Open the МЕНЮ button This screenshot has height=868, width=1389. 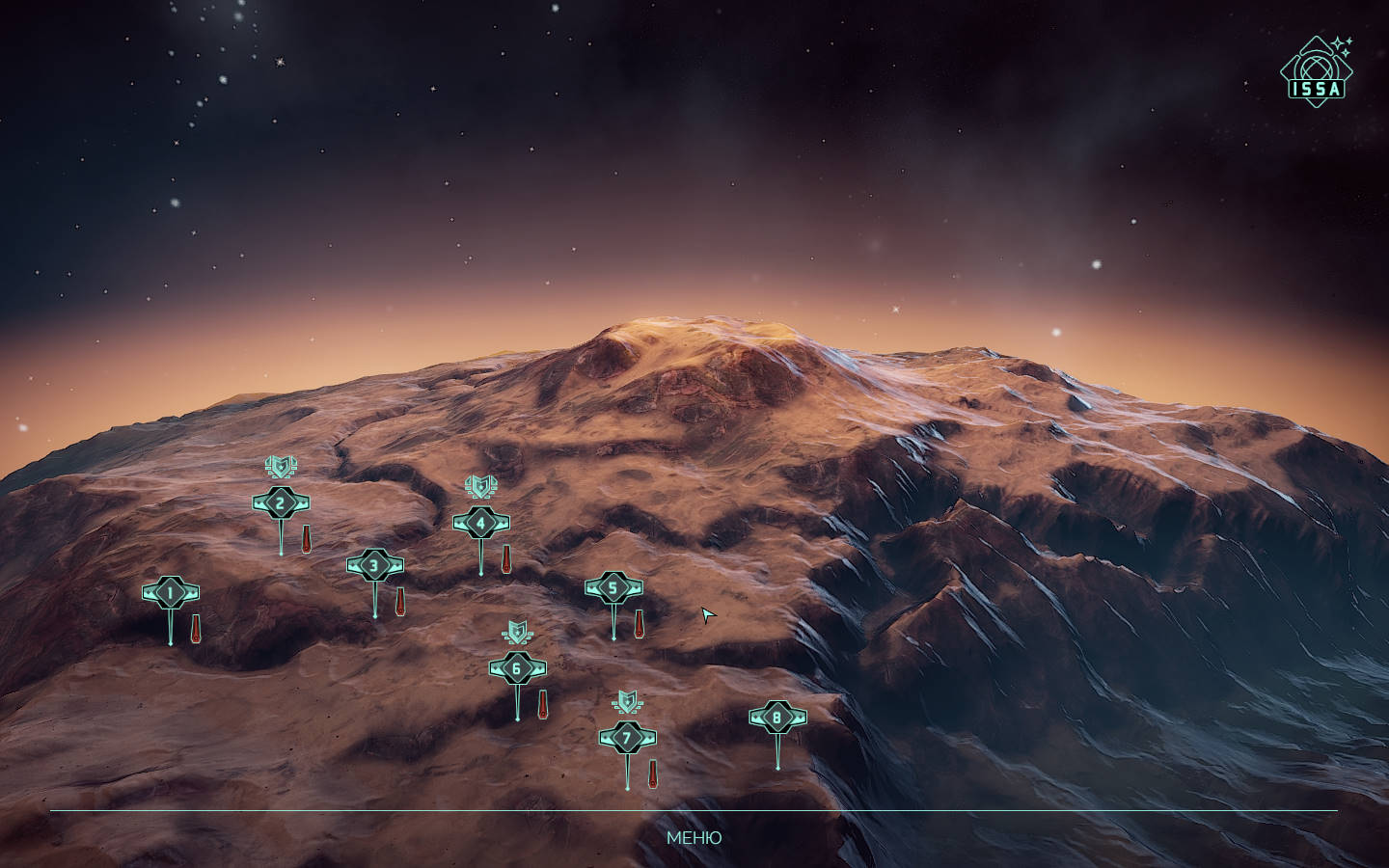pos(694,837)
